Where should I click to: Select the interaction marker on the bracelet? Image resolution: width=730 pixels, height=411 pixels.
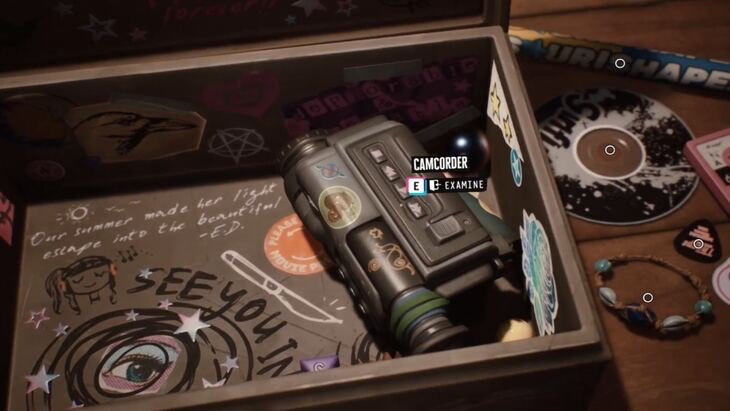pos(648,297)
